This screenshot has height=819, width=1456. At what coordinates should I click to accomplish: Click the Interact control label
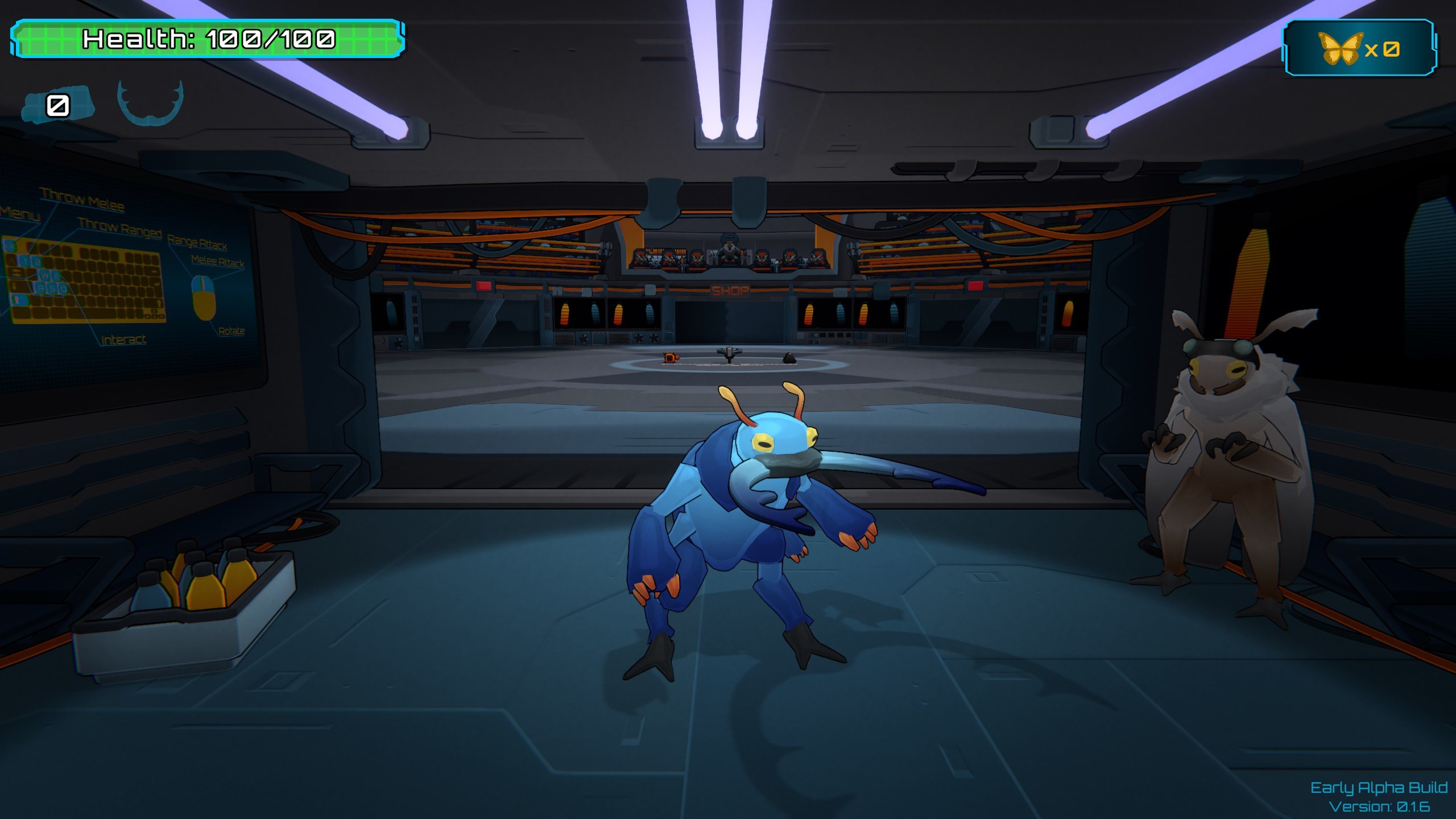point(123,340)
